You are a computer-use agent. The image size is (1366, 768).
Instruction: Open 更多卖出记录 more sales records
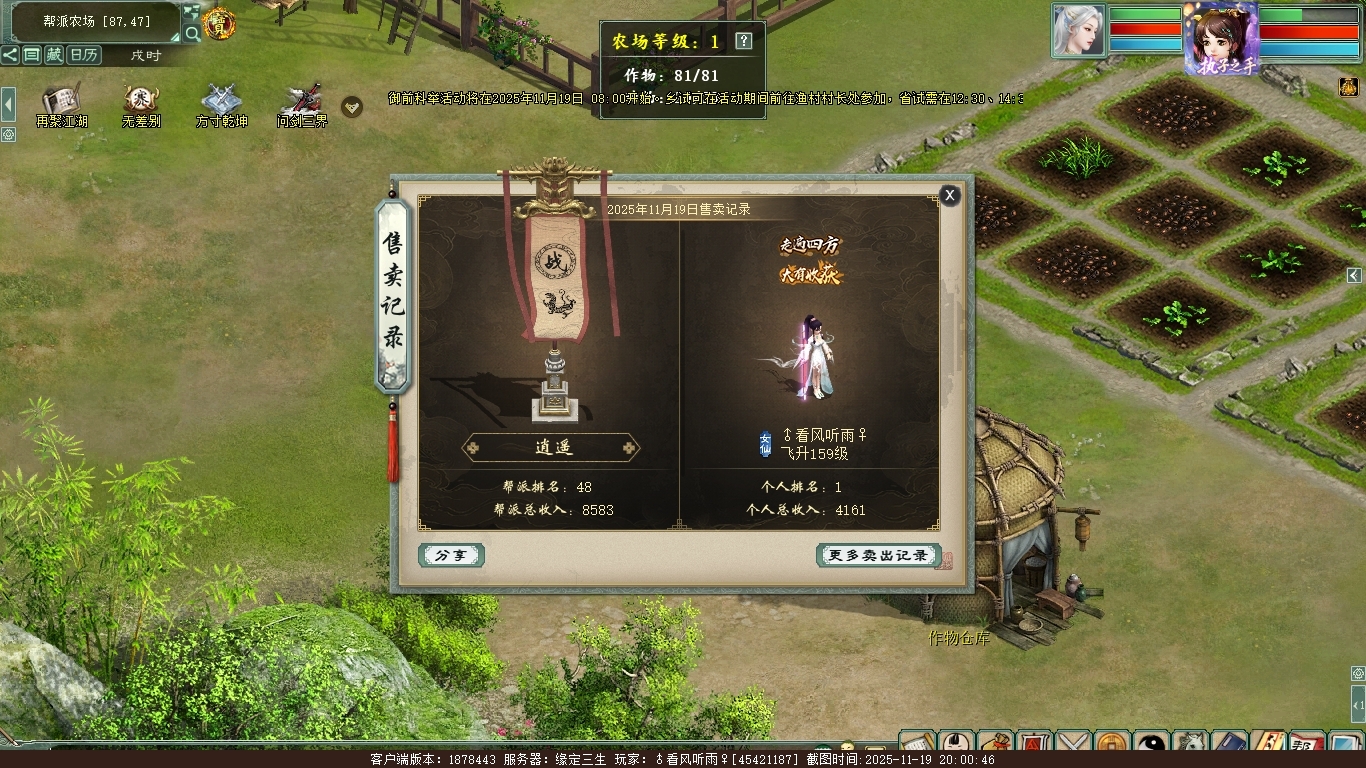point(878,555)
